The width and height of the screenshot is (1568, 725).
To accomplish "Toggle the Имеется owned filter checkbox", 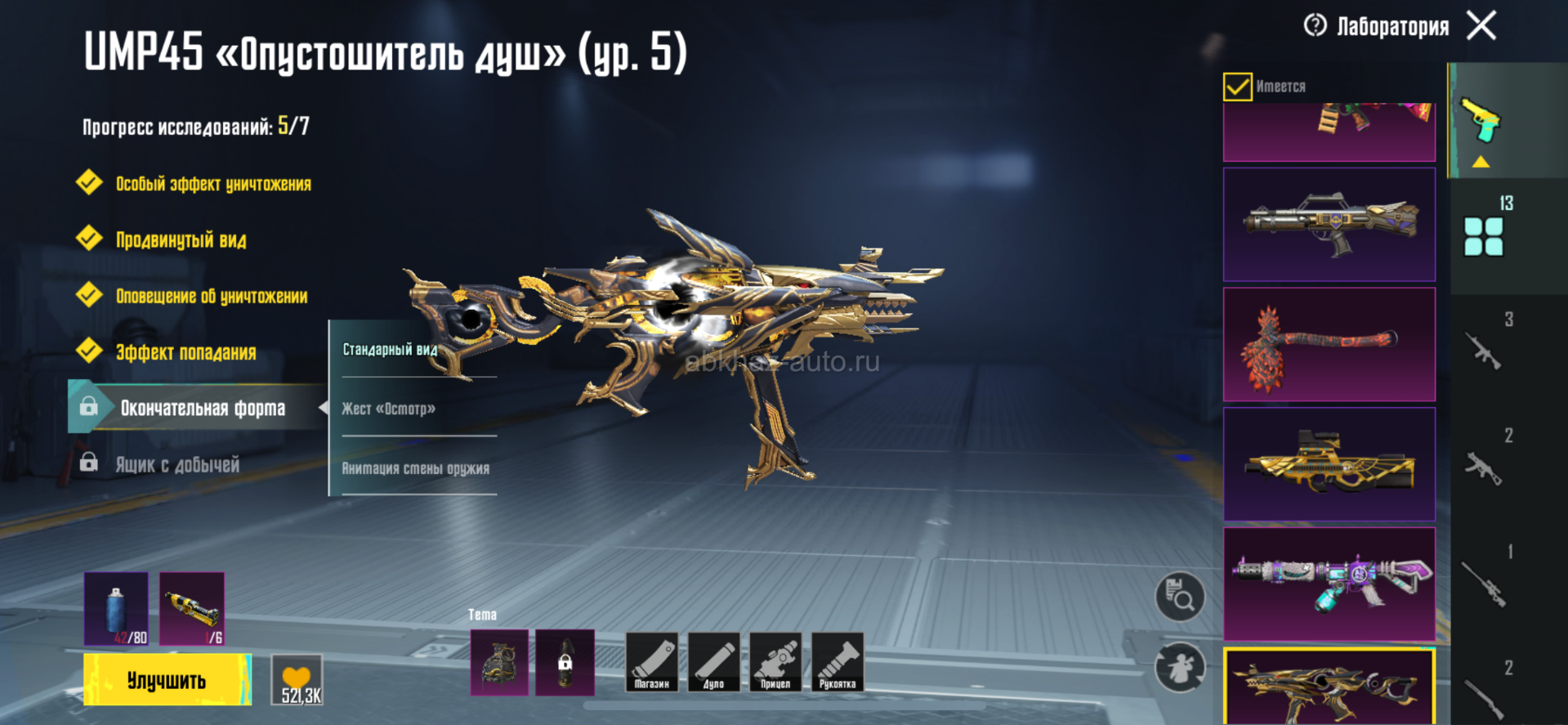I will pyautogui.click(x=1237, y=87).
